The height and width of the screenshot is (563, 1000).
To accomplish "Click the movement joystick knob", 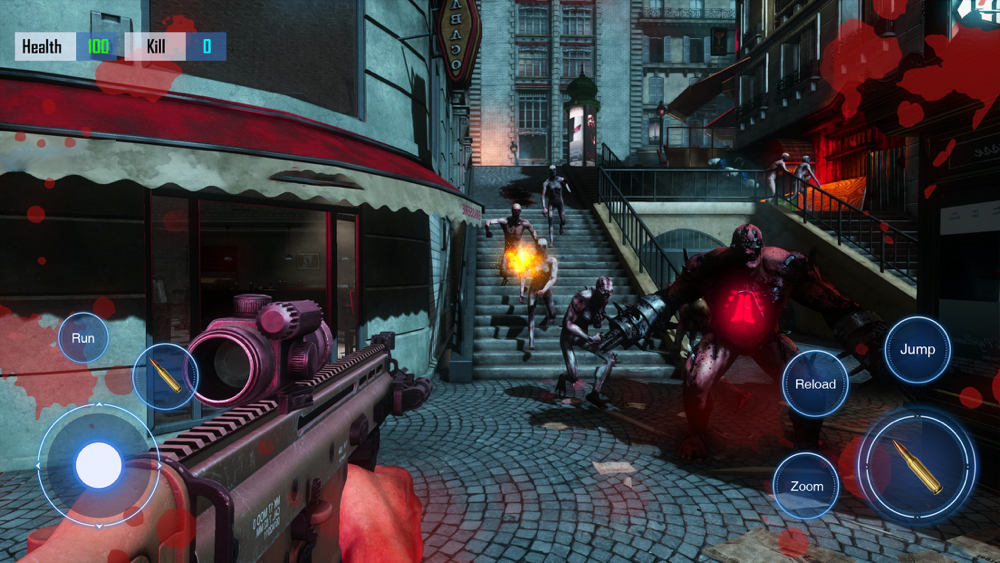I will [98, 465].
